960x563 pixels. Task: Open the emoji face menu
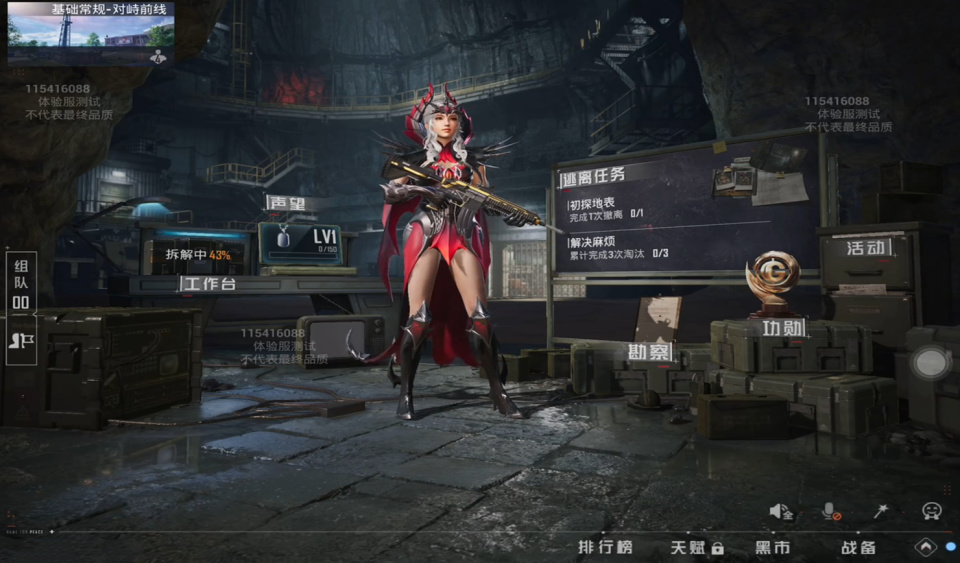coord(931,511)
